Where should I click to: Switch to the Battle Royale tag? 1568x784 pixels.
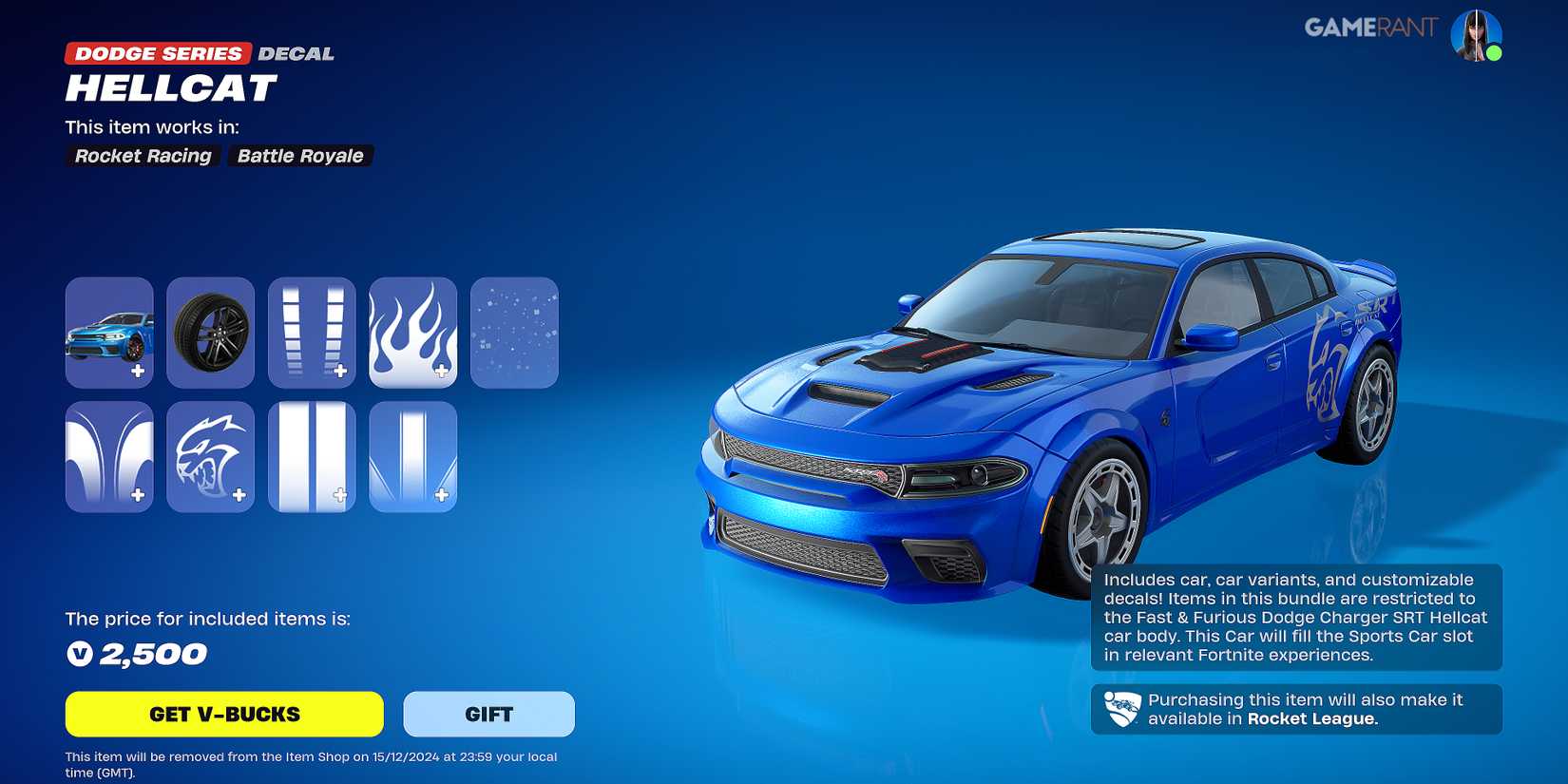pyautogui.click(x=299, y=156)
